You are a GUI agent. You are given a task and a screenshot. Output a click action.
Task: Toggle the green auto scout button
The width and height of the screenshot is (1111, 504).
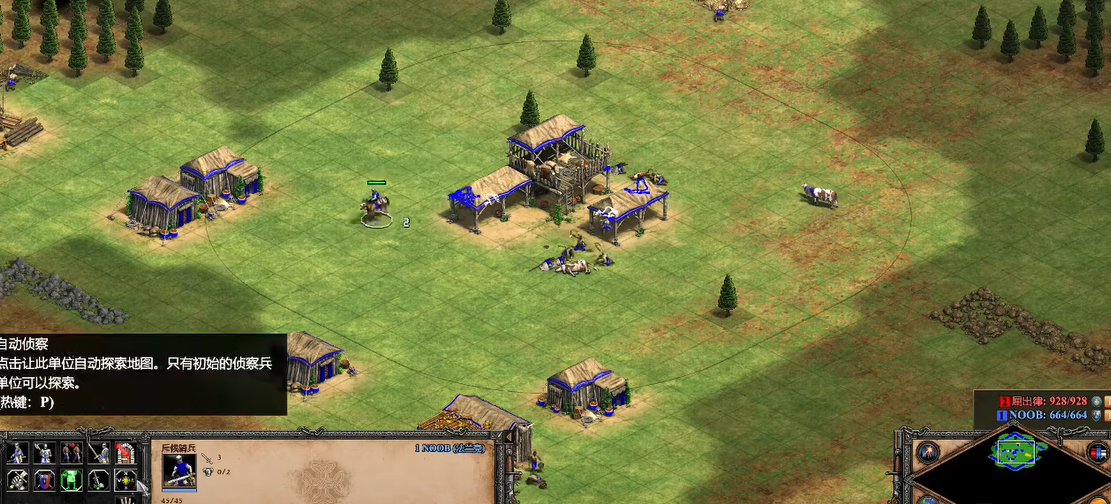click(x=71, y=480)
